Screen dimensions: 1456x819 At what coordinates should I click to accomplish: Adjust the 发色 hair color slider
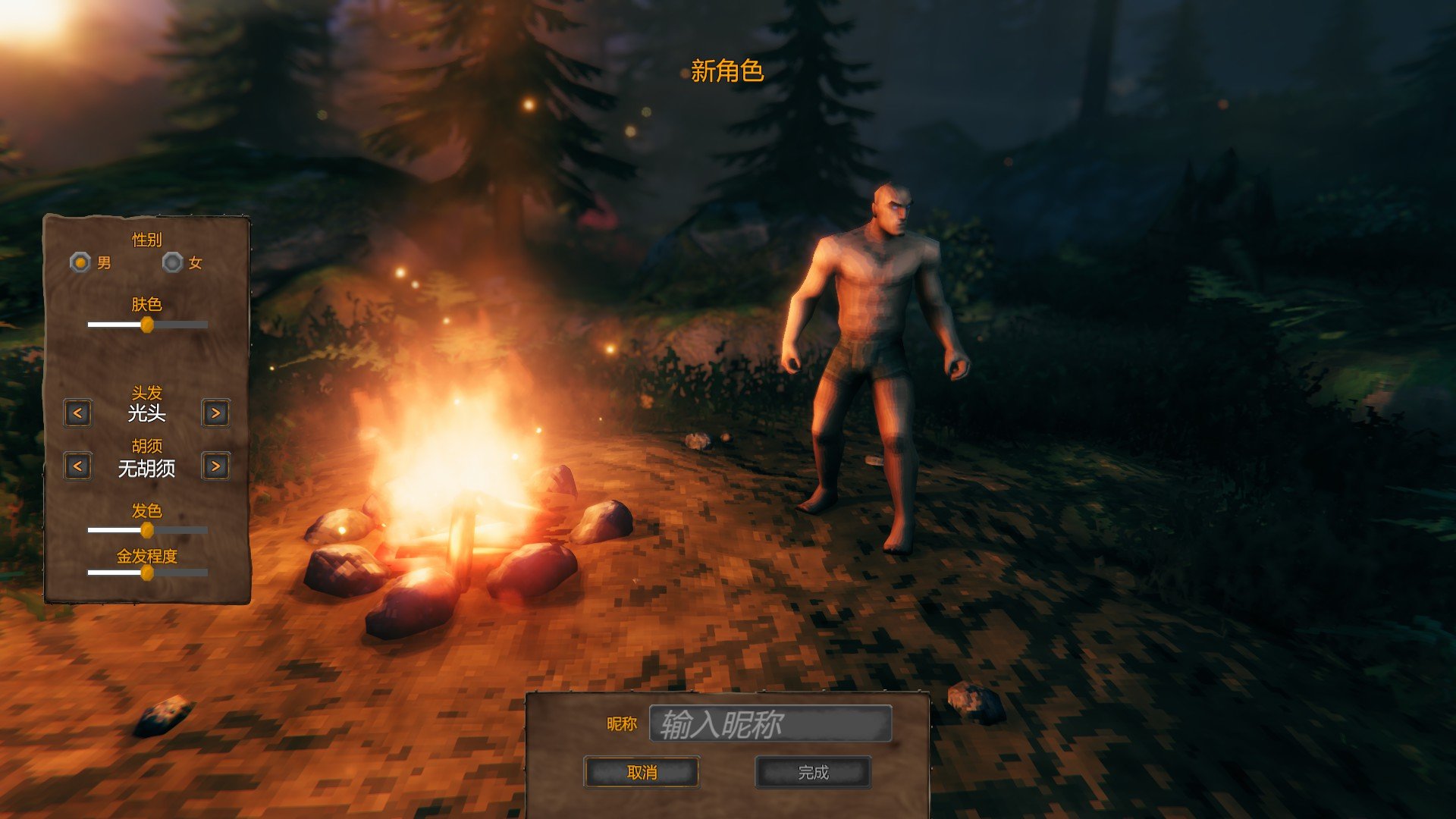147,530
